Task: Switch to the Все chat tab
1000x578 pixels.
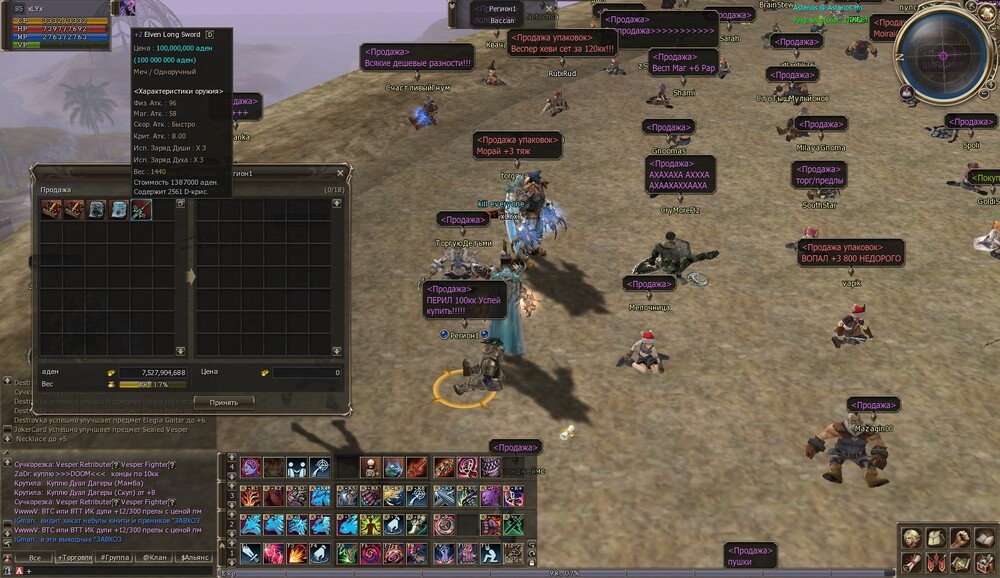Action: pos(35,557)
